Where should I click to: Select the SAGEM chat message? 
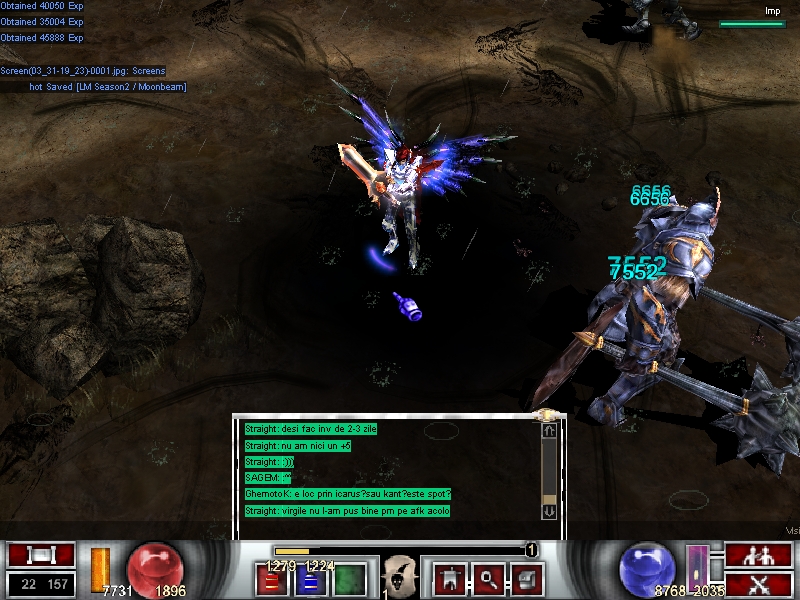point(268,478)
